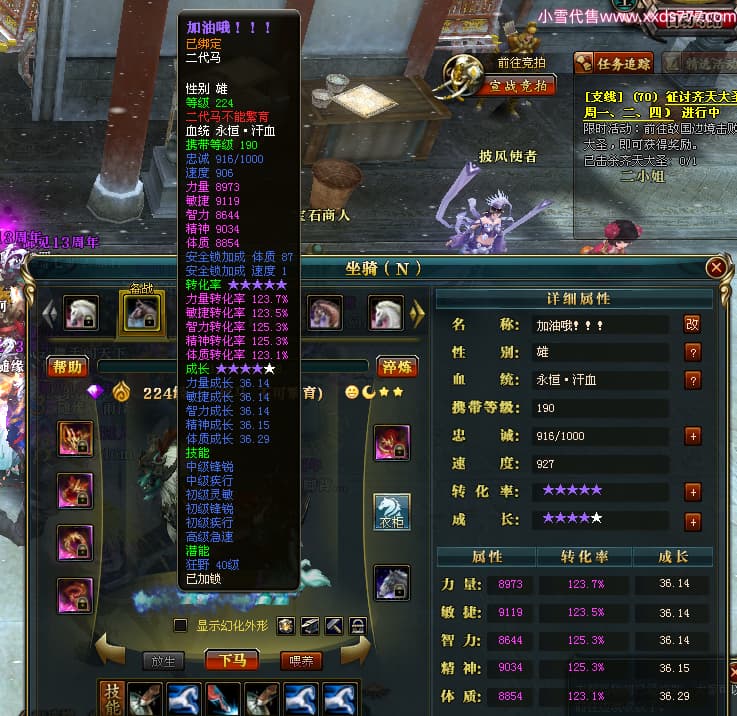The height and width of the screenshot is (716, 737).
Task: Open the 任务追踪 quest tracking tab
Action: (x=614, y=64)
